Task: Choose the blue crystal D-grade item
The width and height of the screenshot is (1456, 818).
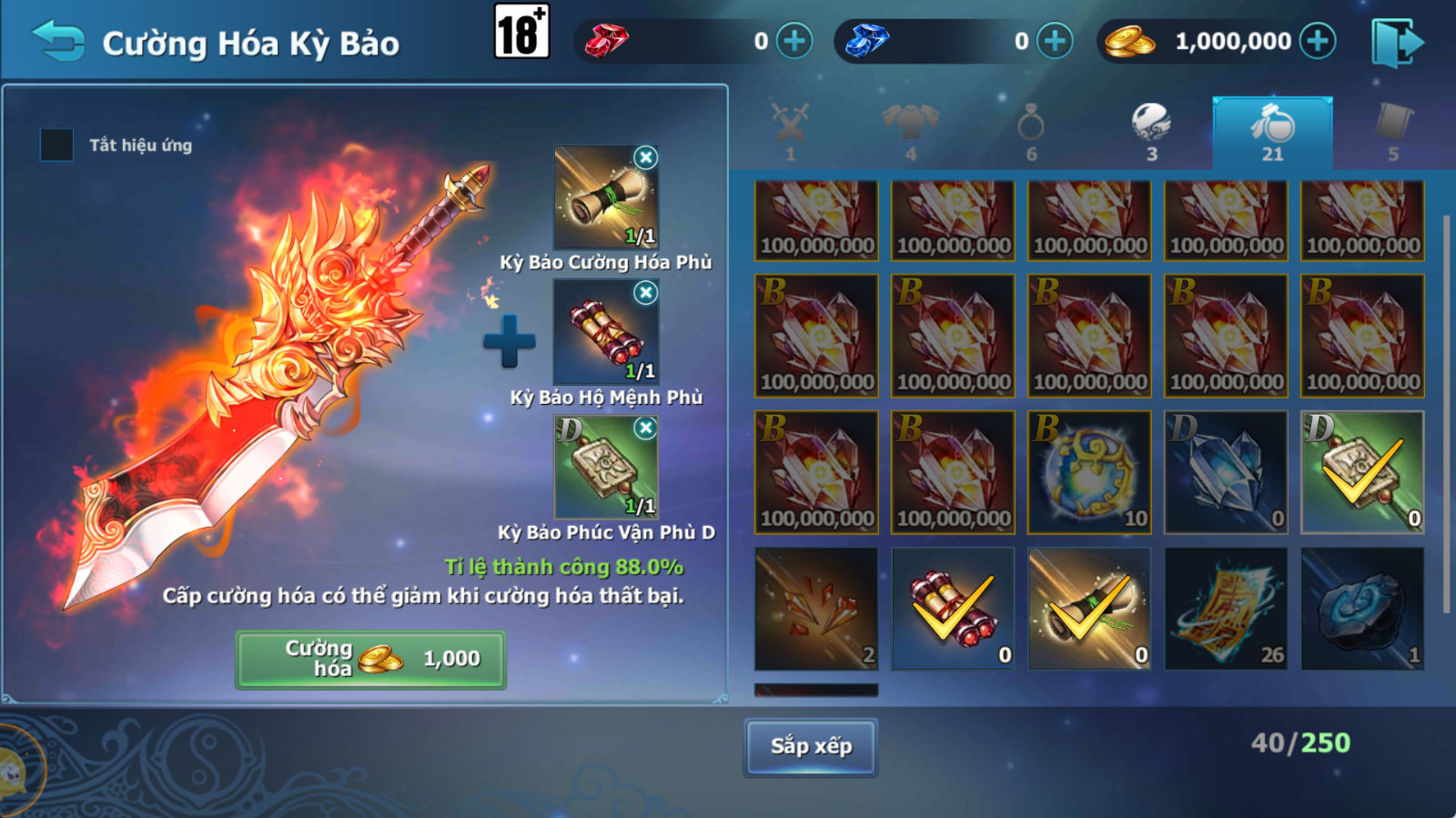Action: point(1226,472)
